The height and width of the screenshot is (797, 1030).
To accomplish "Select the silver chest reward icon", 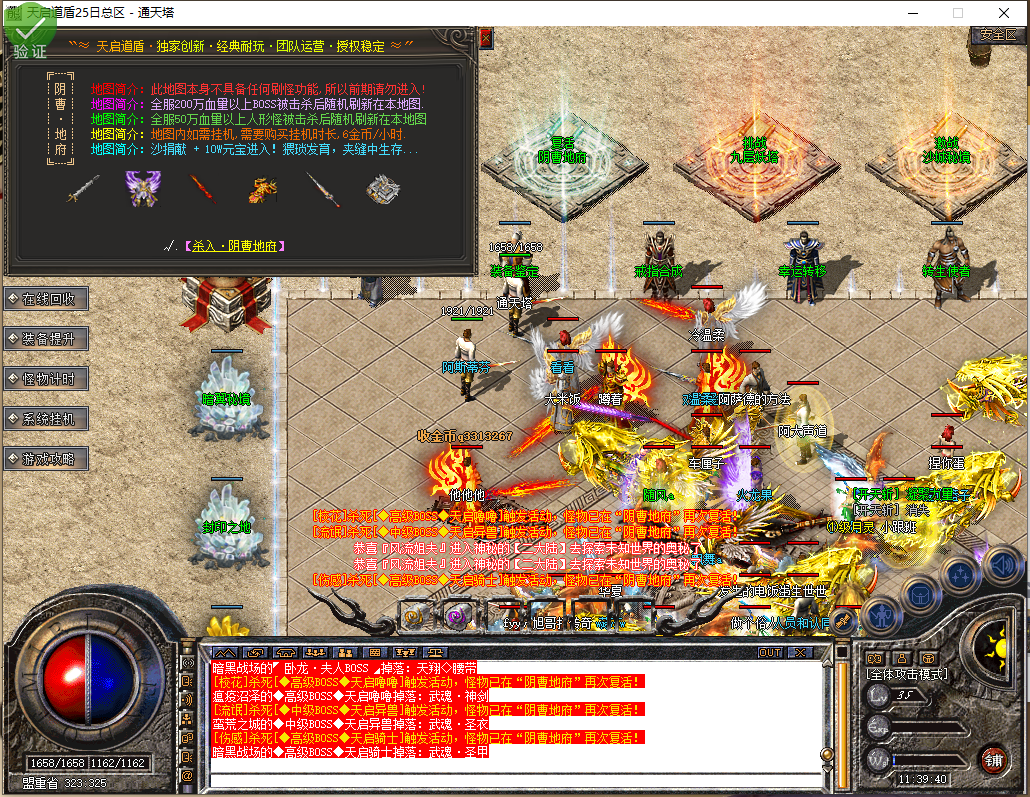I will (x=381, y=188).
